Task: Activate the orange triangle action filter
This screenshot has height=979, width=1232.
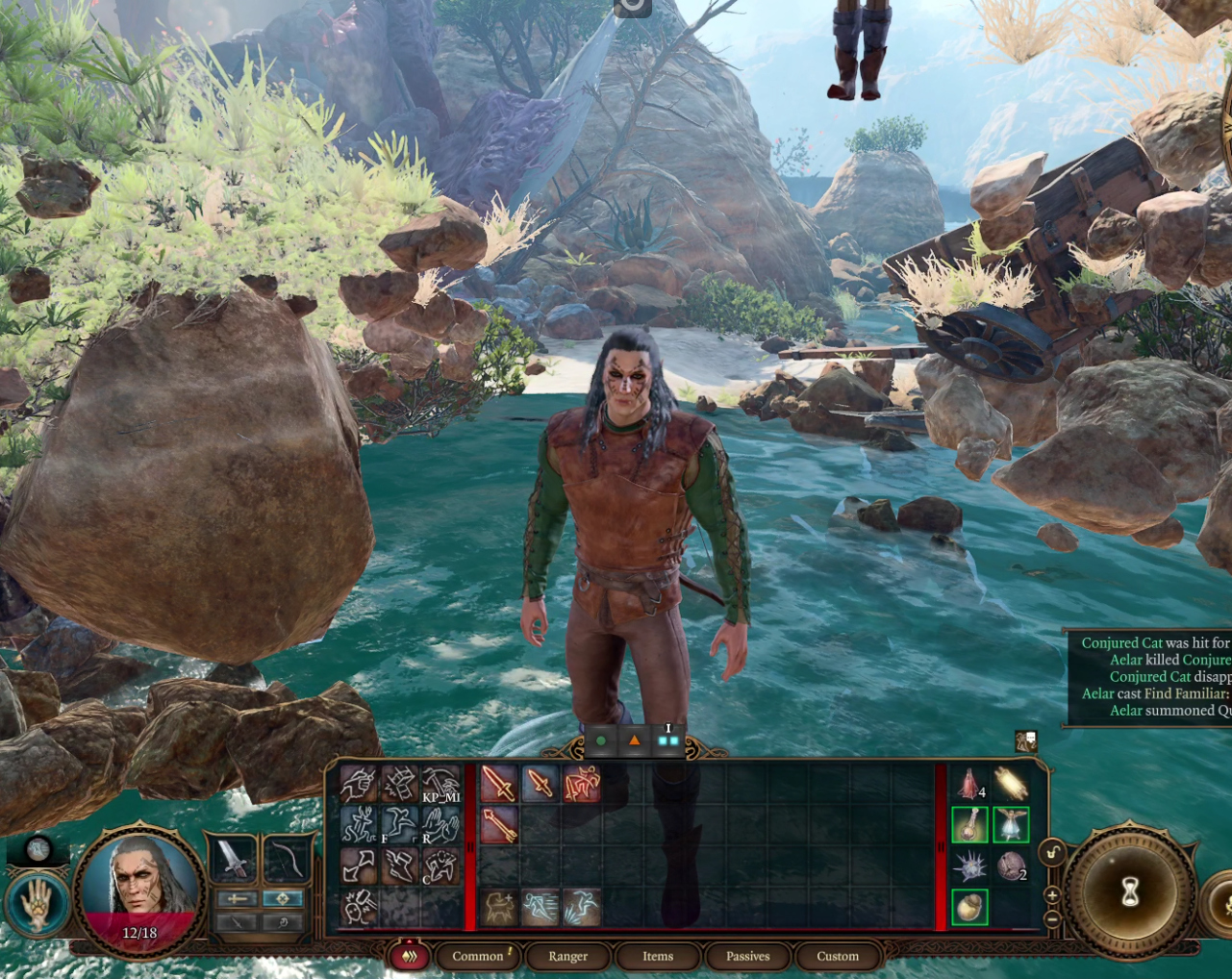Action: point(634,741)
